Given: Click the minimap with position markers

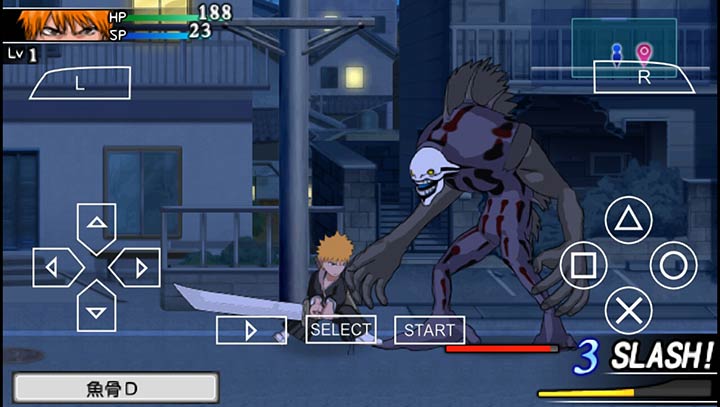Looking at the screenshot, I should click(630, 48).
